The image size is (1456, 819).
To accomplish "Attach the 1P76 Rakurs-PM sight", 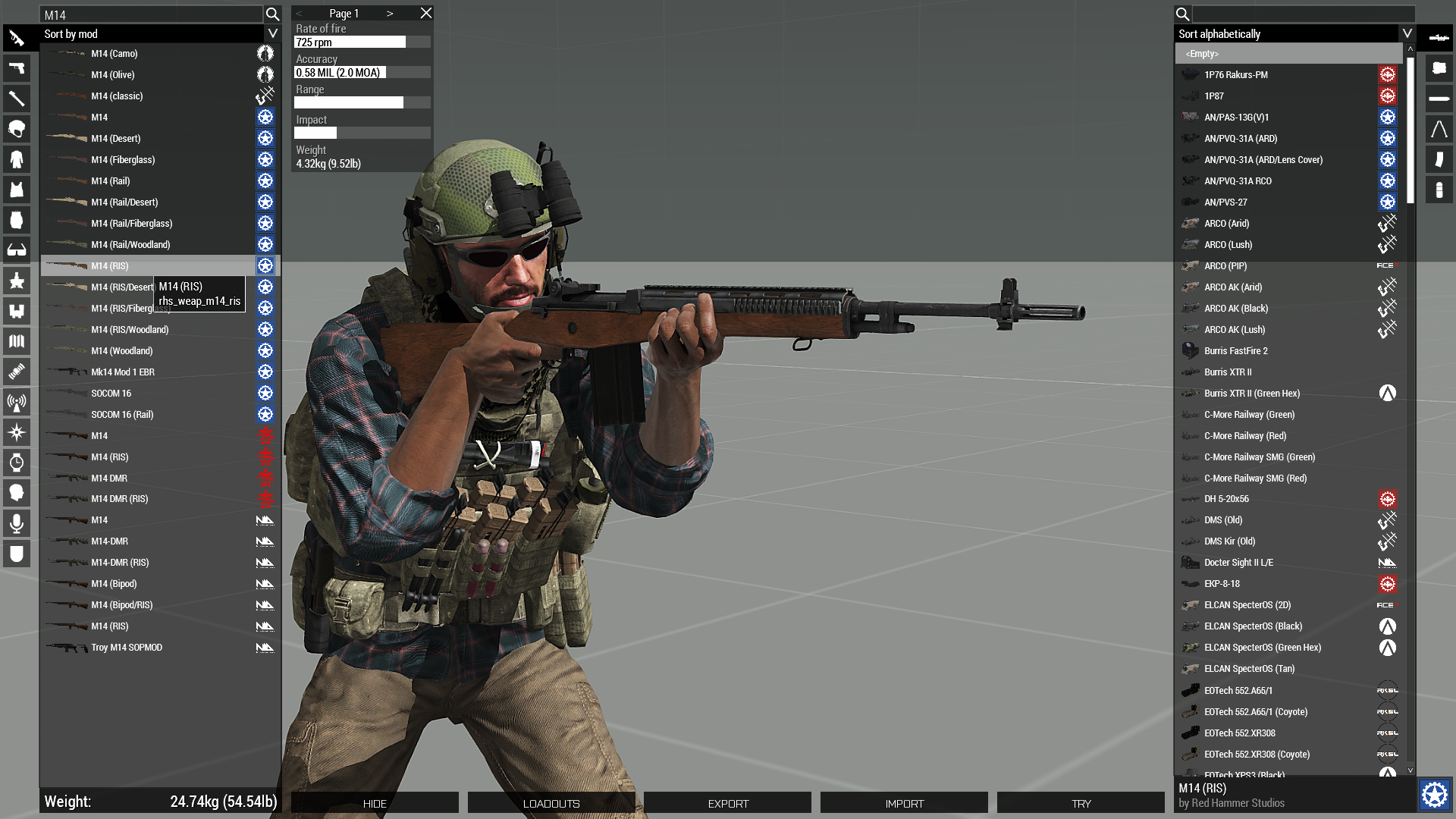I will (x=1235, y=75).
